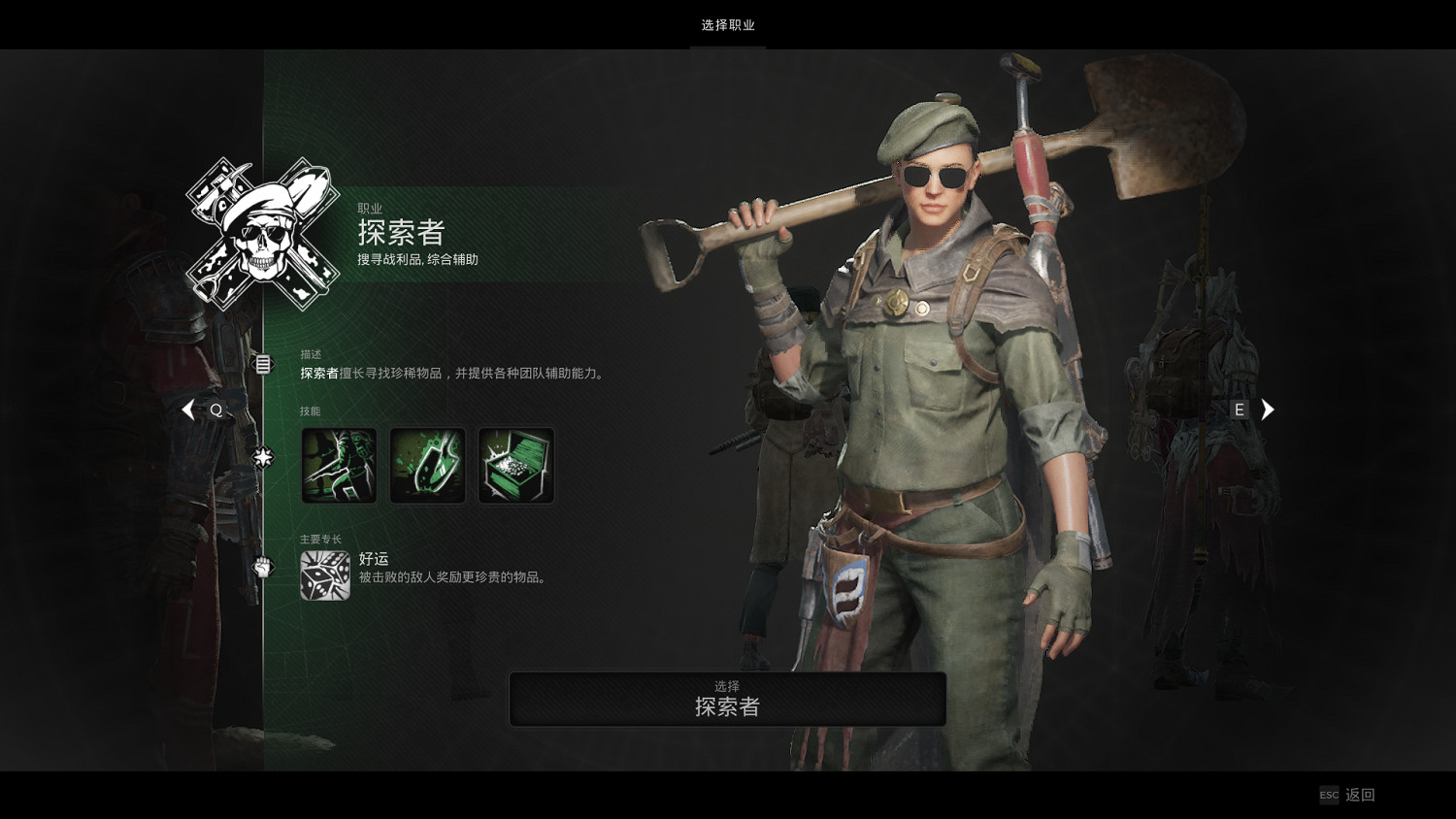Select the open treasure chest skill icon
This screenshot has width=1456, height=819.
point(516,466)
